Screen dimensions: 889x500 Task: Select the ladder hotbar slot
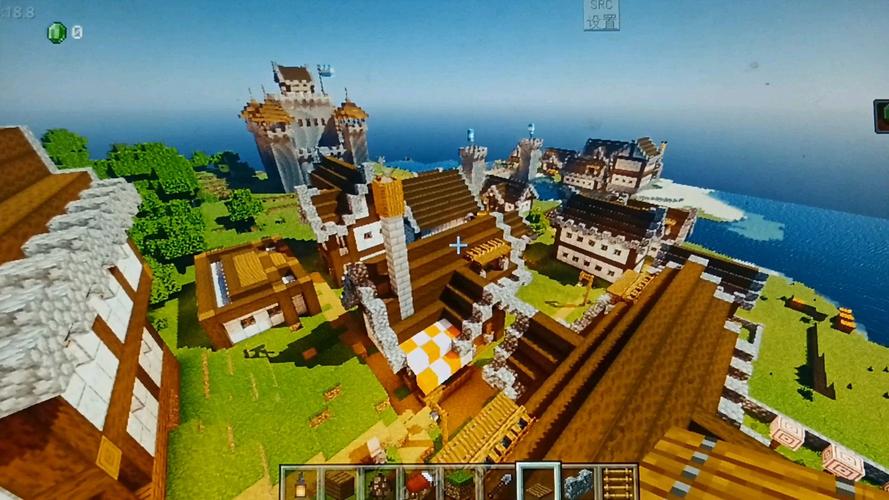(619, 483)
